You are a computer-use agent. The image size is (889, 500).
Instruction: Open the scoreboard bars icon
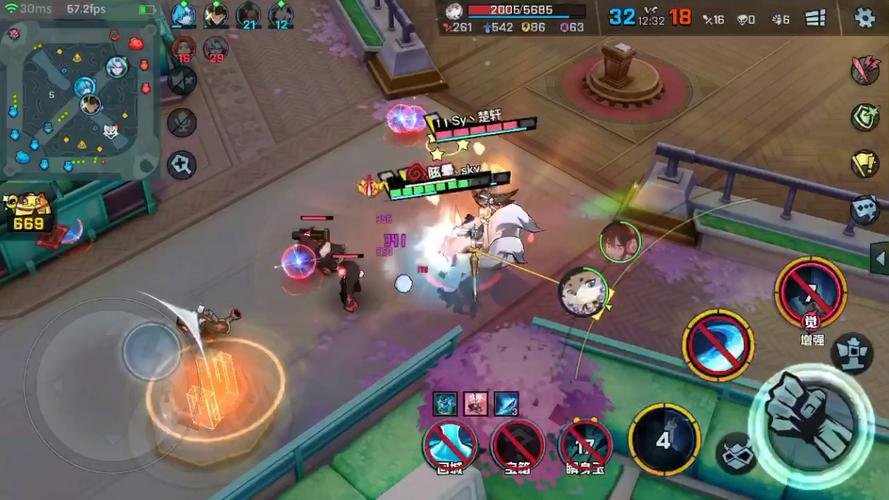815,18
